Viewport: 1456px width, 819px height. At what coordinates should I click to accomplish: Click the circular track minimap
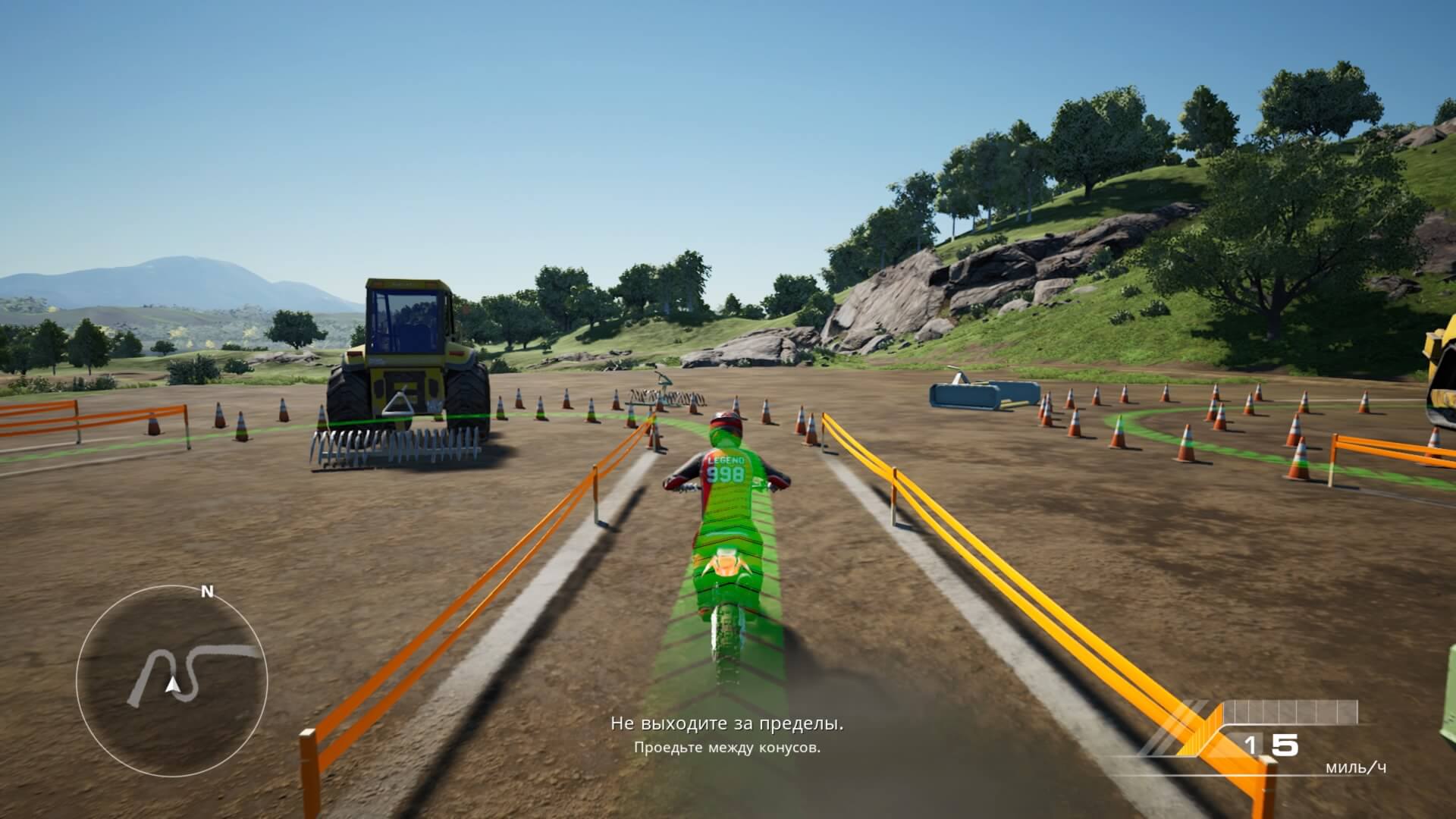[171, 680]
